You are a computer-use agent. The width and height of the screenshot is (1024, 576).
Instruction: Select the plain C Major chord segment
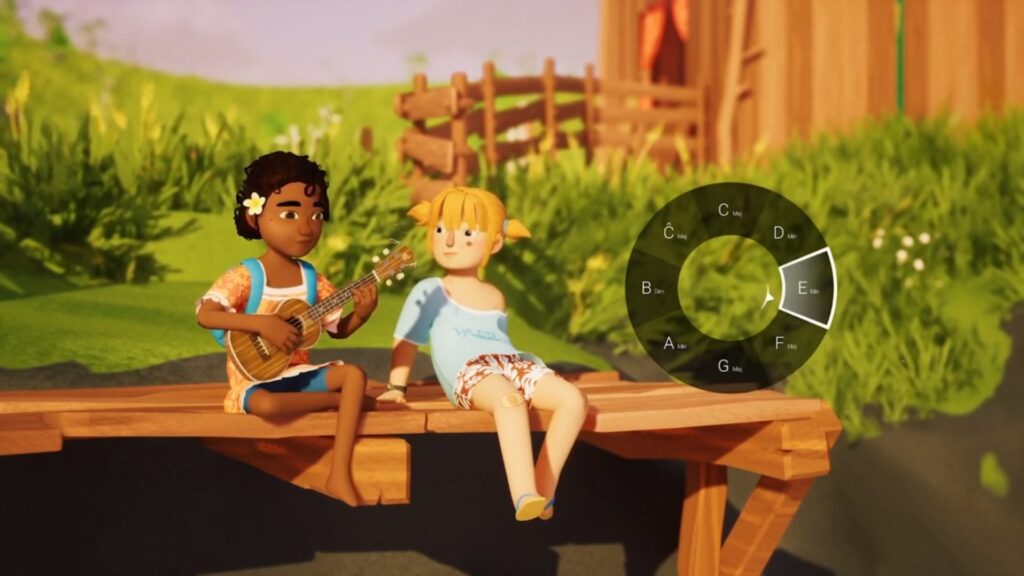tap(727, 210)
